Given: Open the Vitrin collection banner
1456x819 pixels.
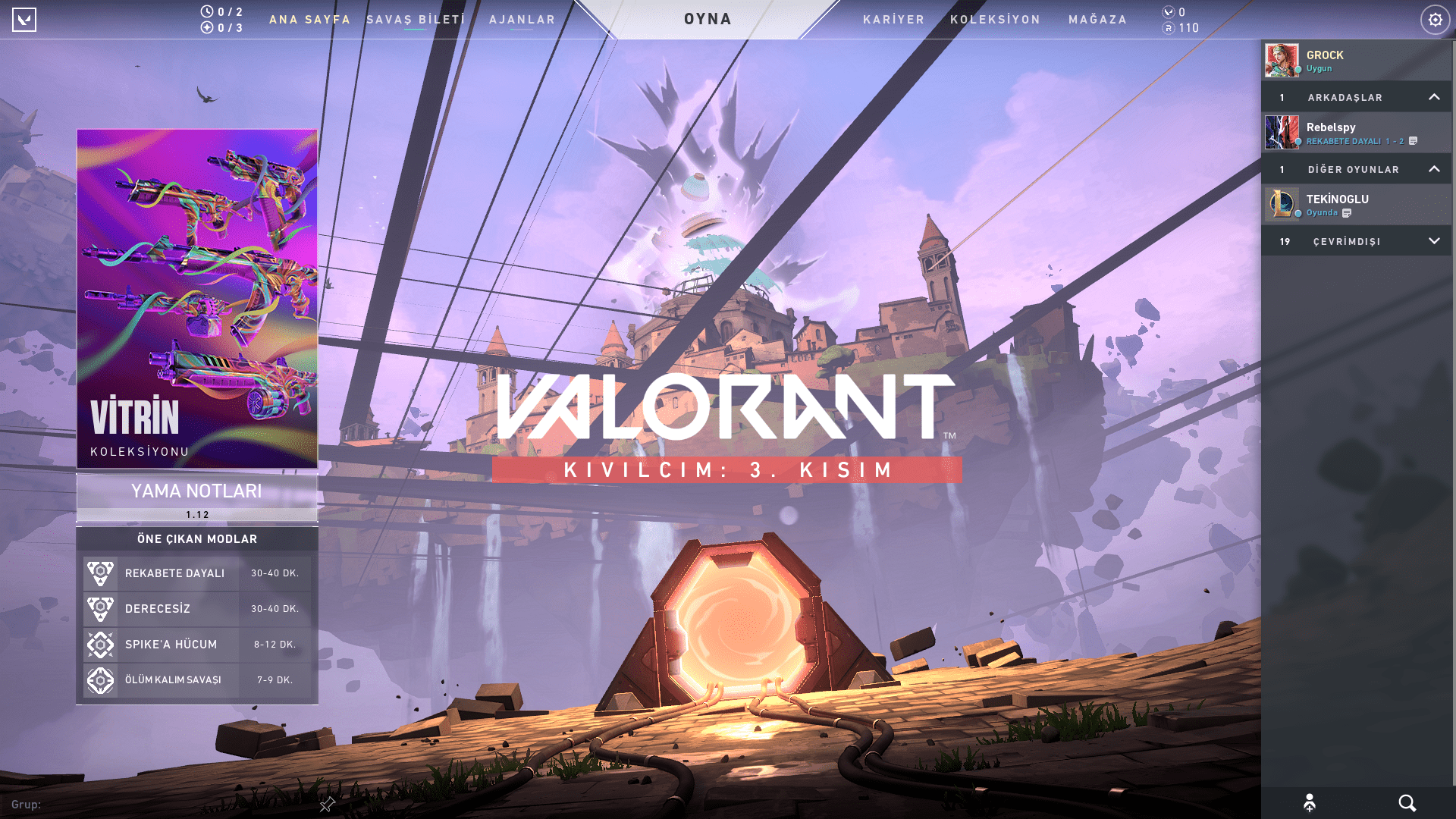Looking at the screenshot, I should pos(197,296).
